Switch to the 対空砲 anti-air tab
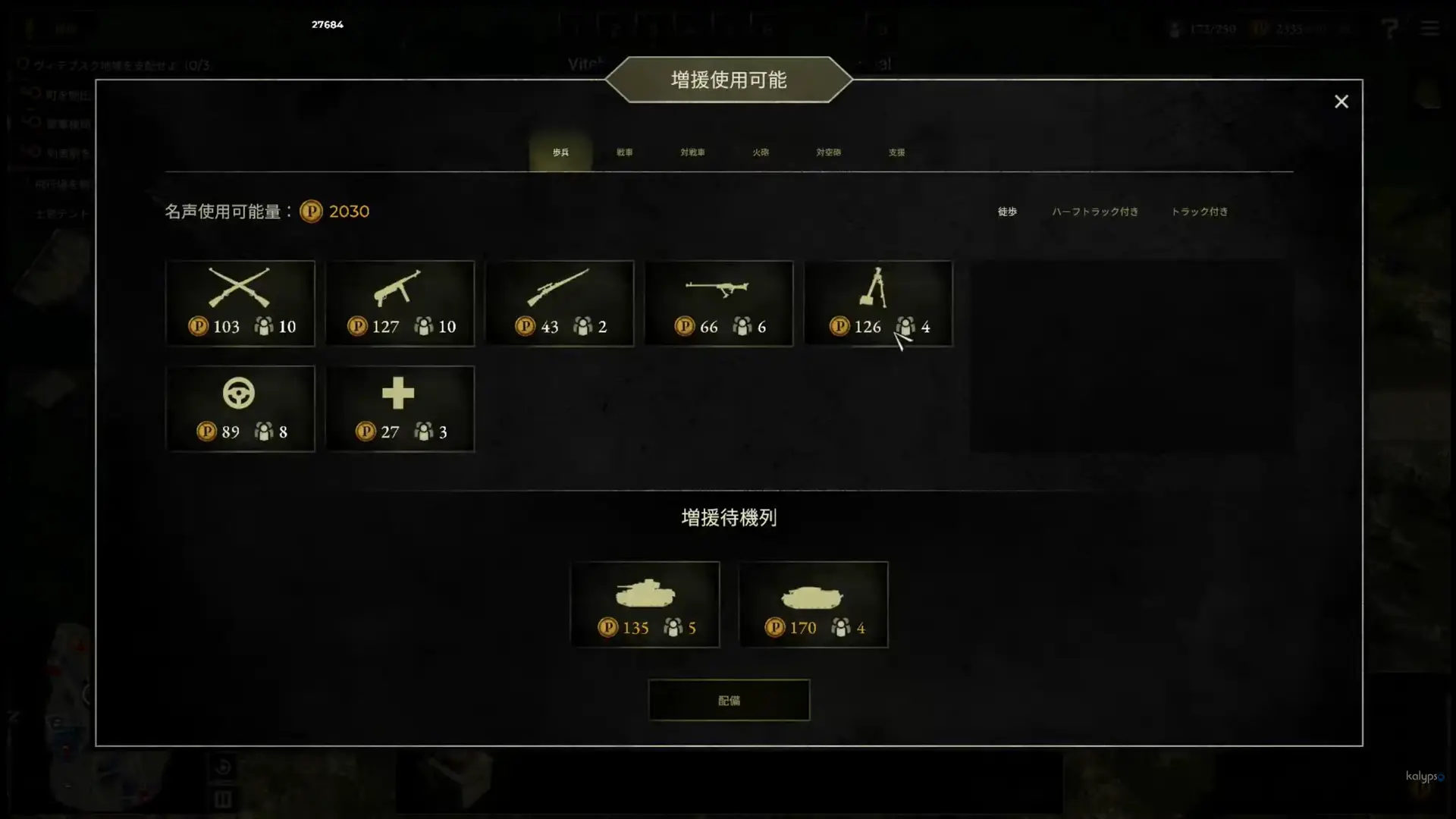The width and height of the screenshot is (1456, 819). (x=828, y=152)
